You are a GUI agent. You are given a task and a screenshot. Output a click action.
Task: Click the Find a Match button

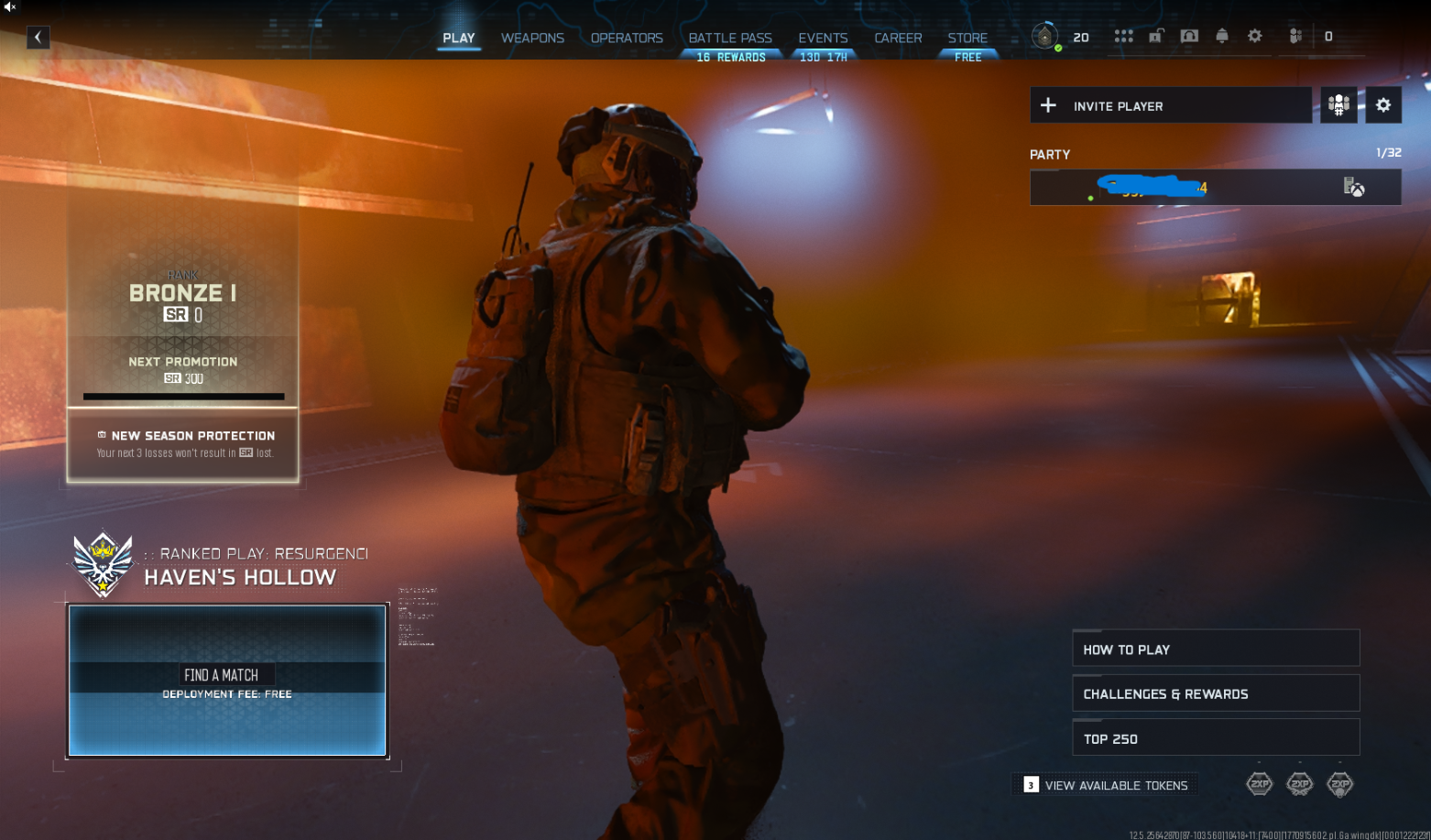[227, 680]
